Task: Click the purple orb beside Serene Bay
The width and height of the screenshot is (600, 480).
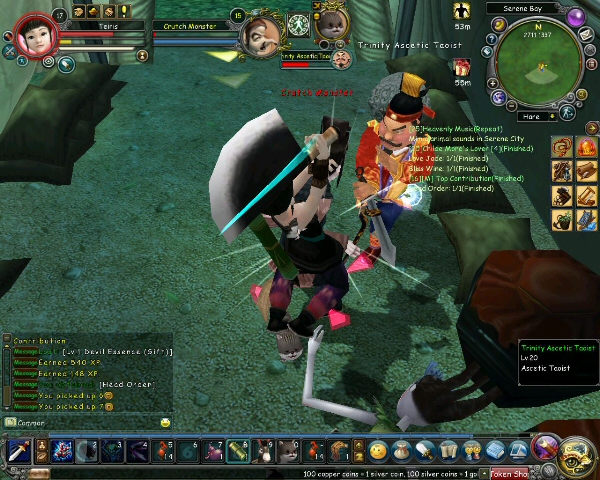Action: click(x=576, y=17)
